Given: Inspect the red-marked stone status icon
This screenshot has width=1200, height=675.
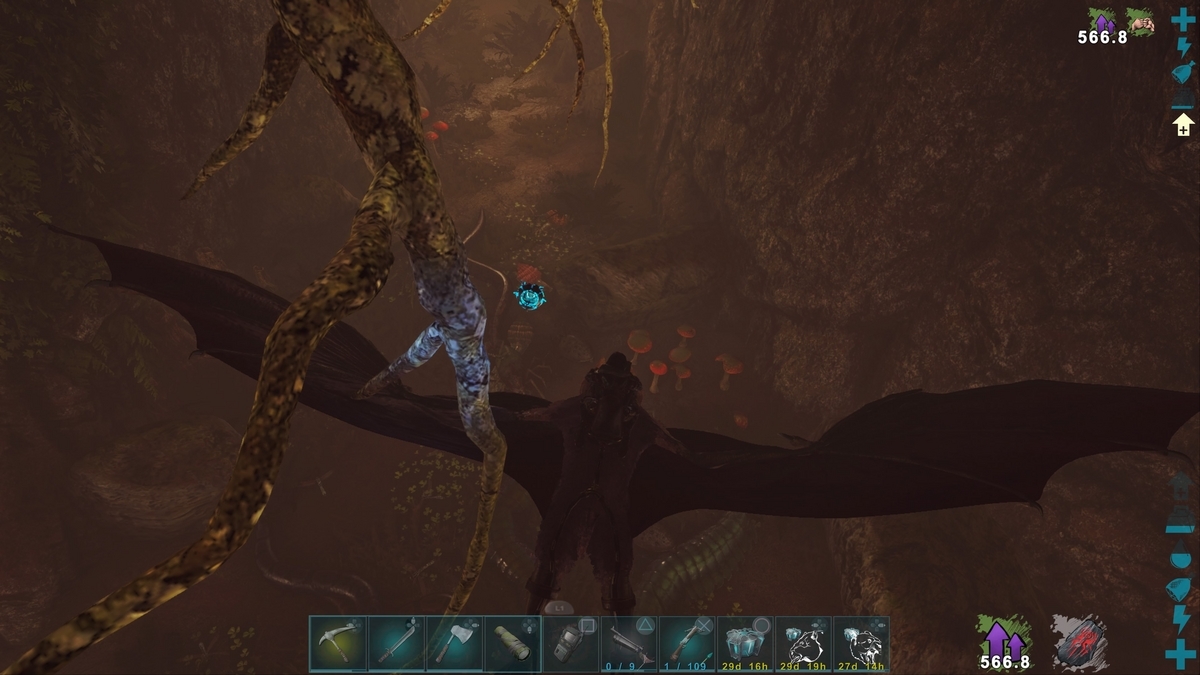Looking at the screenshot, I should [x=1077, y=640].
